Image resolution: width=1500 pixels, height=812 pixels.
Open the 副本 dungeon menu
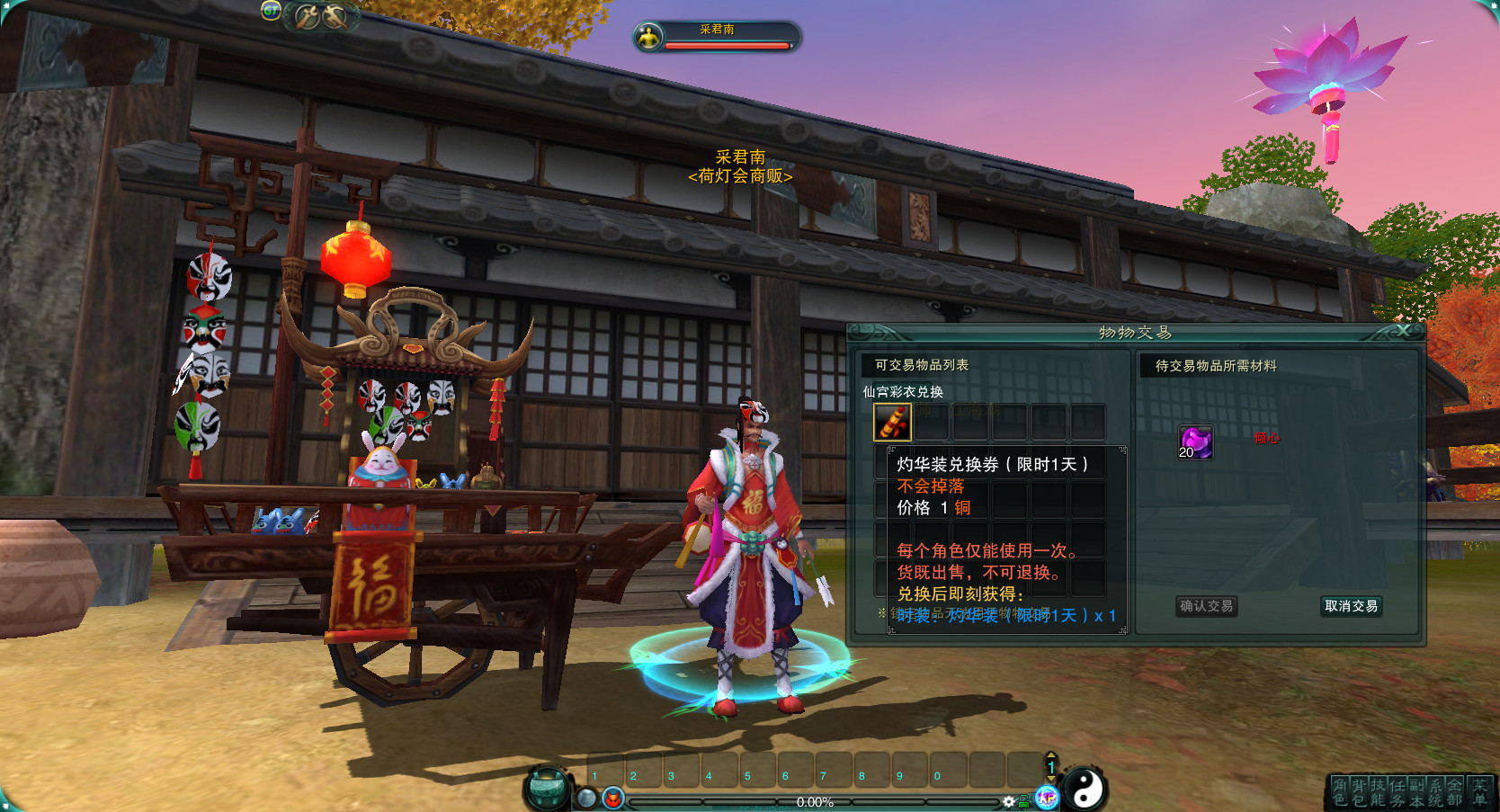(1416, 792)
